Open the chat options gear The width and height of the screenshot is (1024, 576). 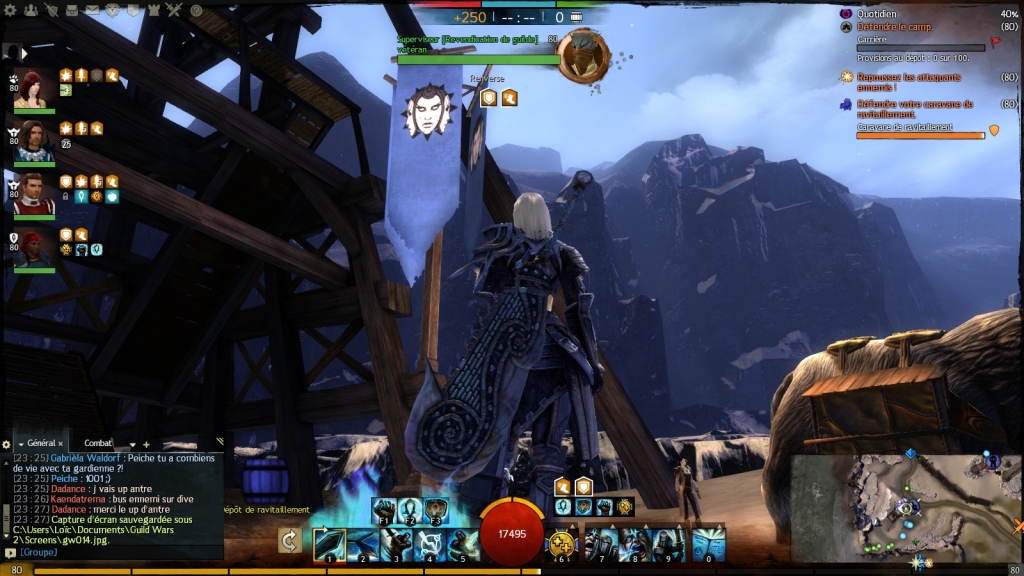point(7,443)
